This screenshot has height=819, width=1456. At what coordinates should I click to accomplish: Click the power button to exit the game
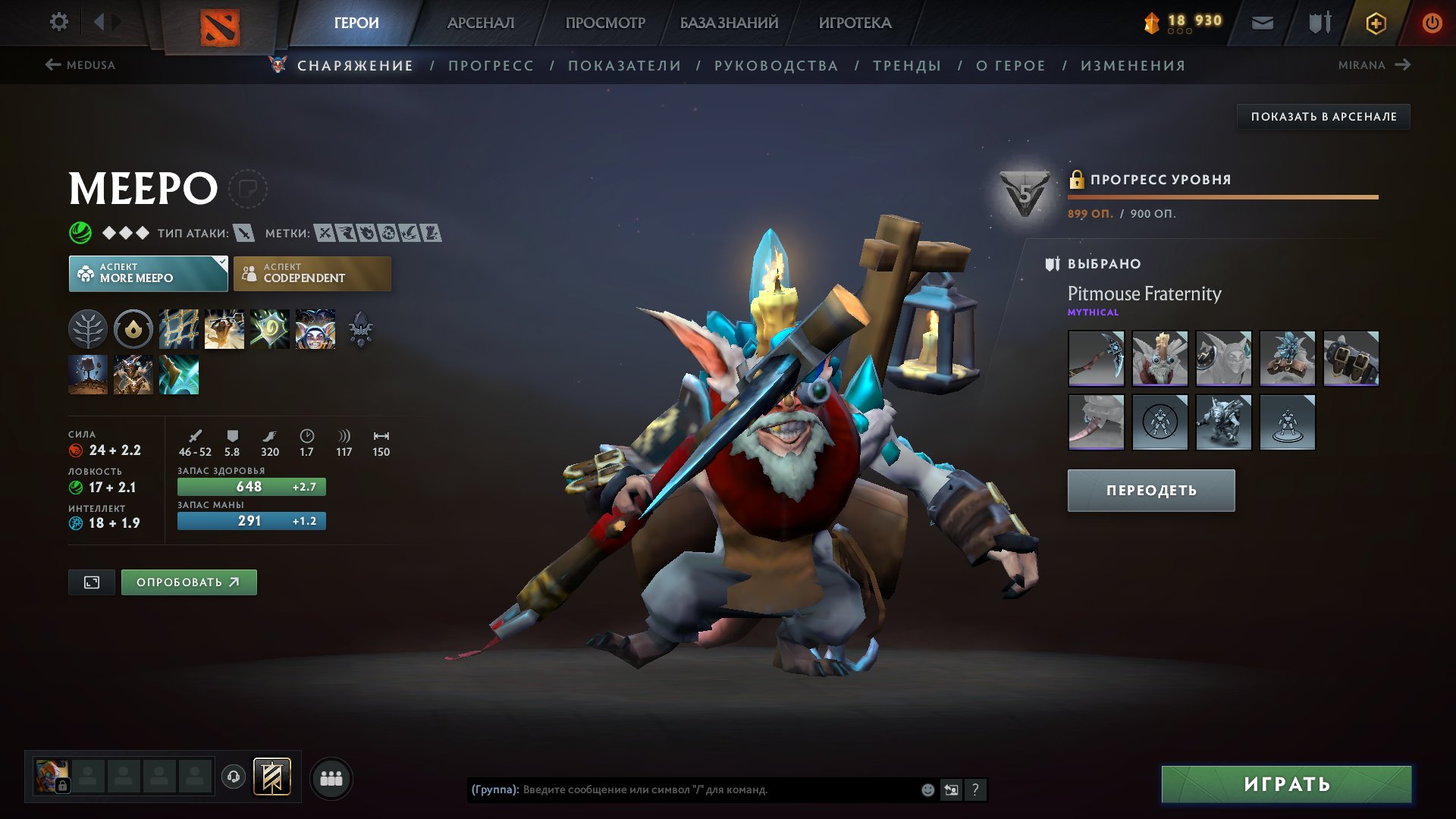click(1432, 22)
